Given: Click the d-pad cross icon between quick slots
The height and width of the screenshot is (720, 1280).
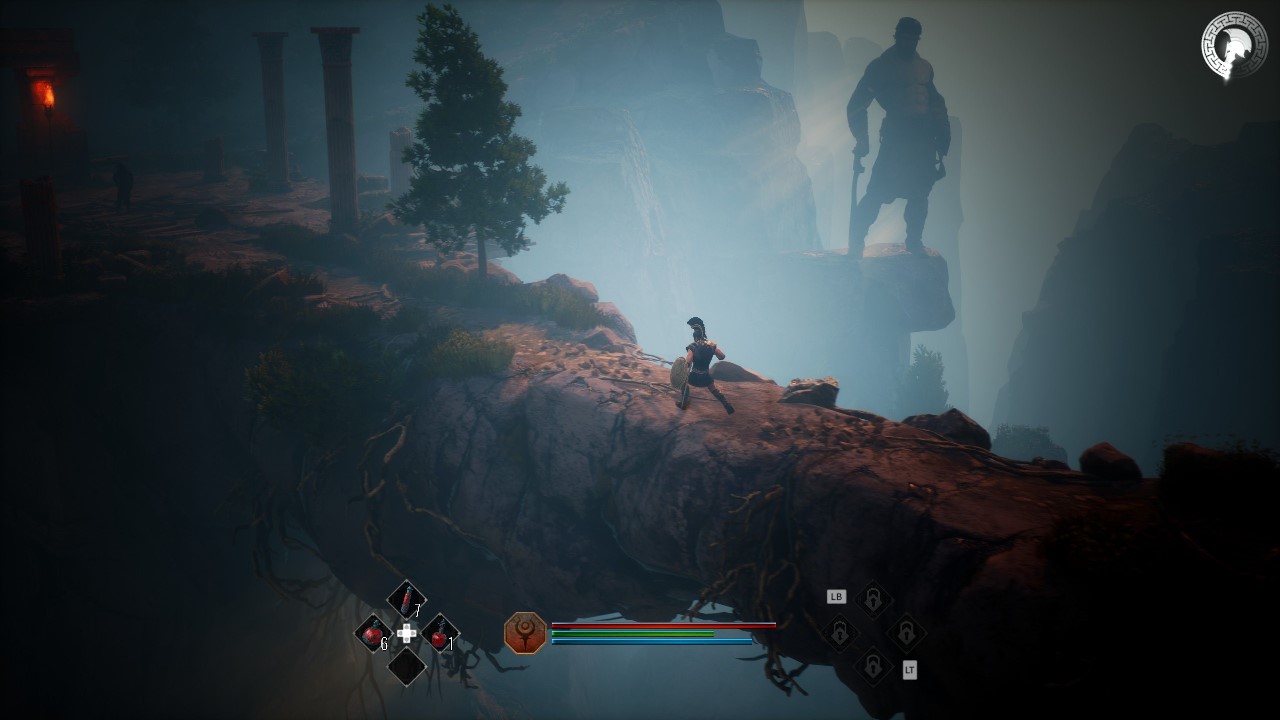Looking at the screenshot, I should coord(406,634).
